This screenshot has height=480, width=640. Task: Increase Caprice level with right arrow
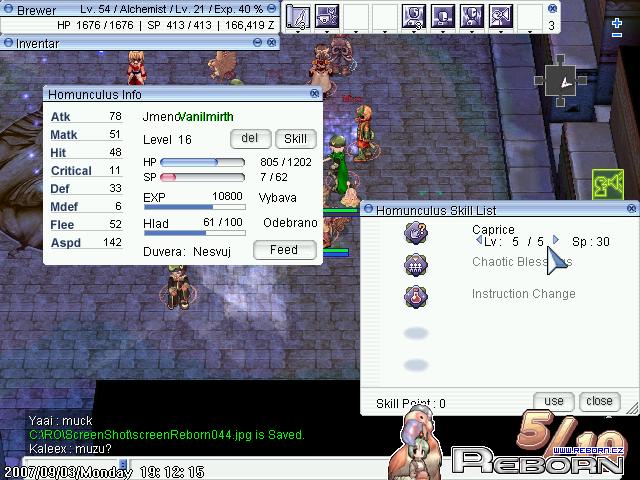556,241
